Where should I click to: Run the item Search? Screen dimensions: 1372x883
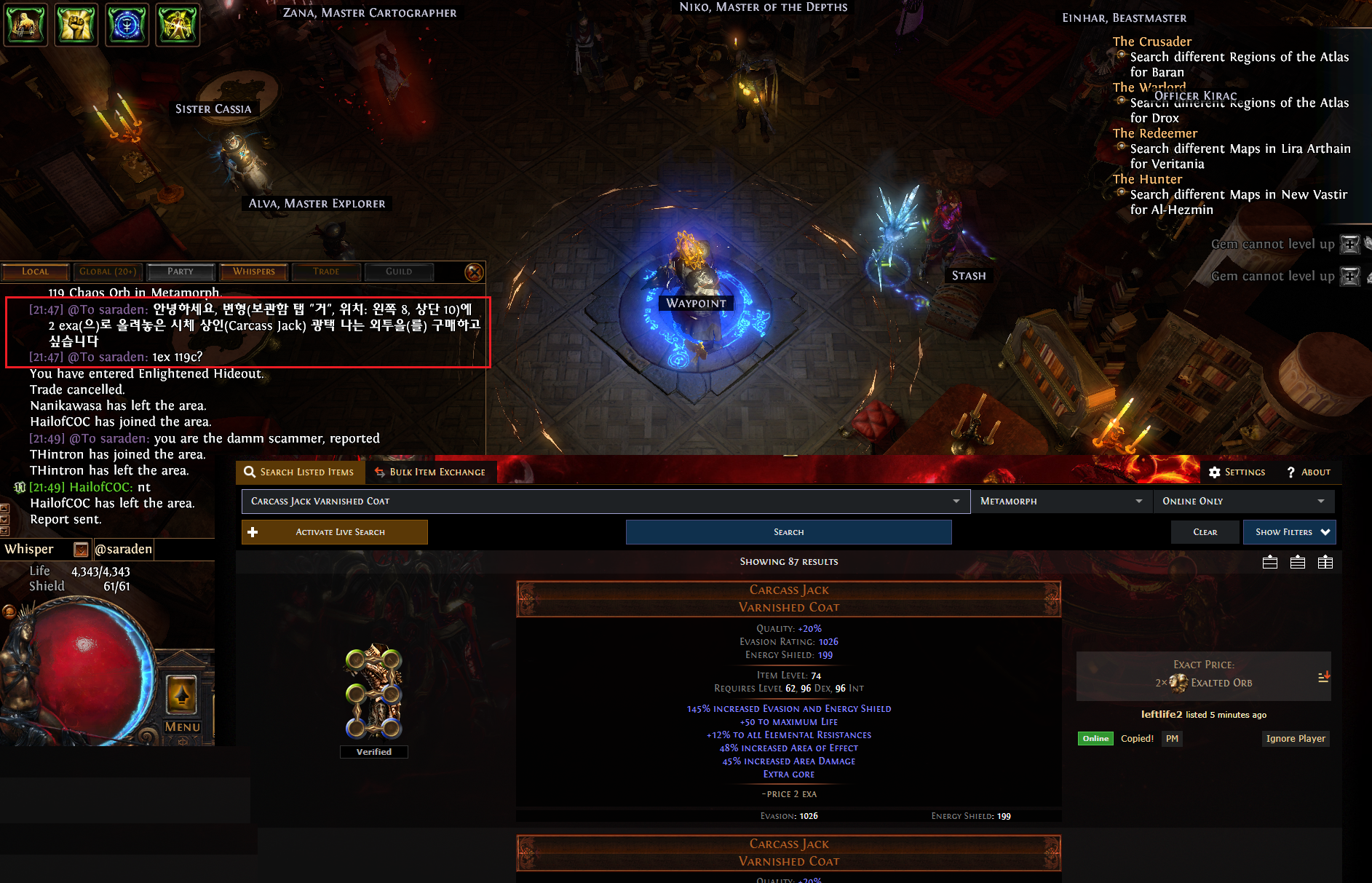click(788, 532)
